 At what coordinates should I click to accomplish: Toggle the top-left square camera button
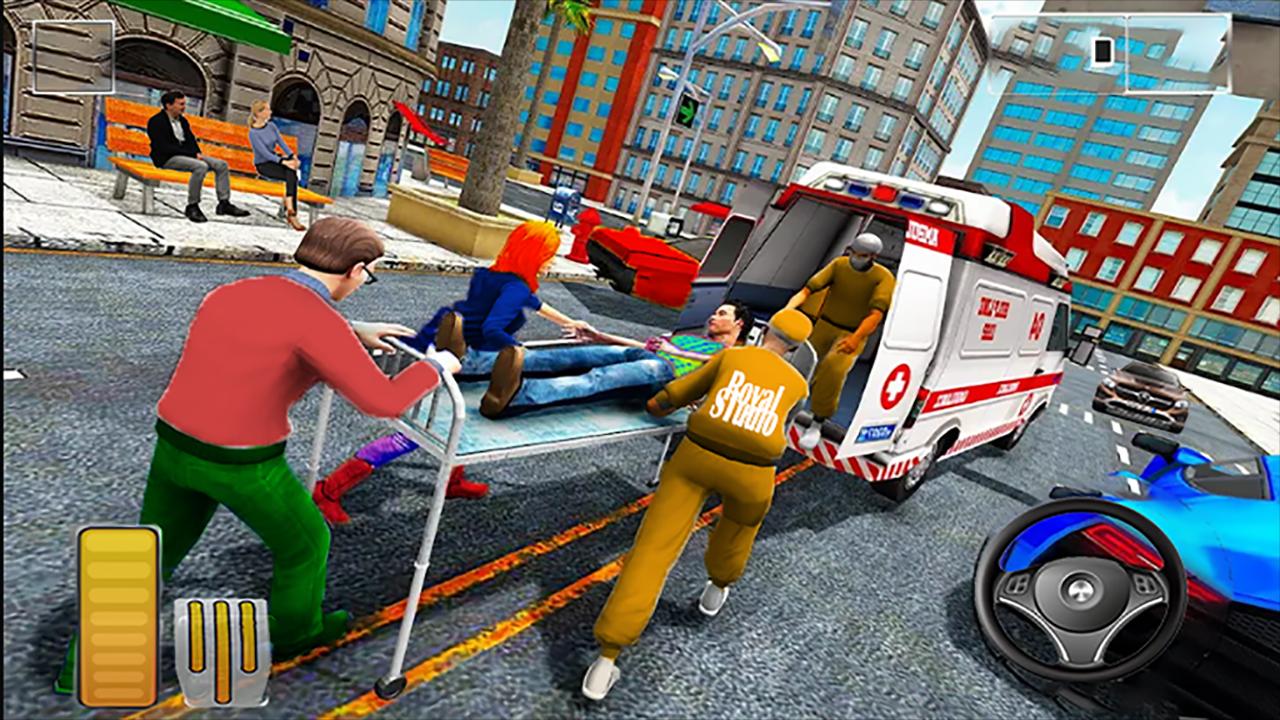point(73,56)
